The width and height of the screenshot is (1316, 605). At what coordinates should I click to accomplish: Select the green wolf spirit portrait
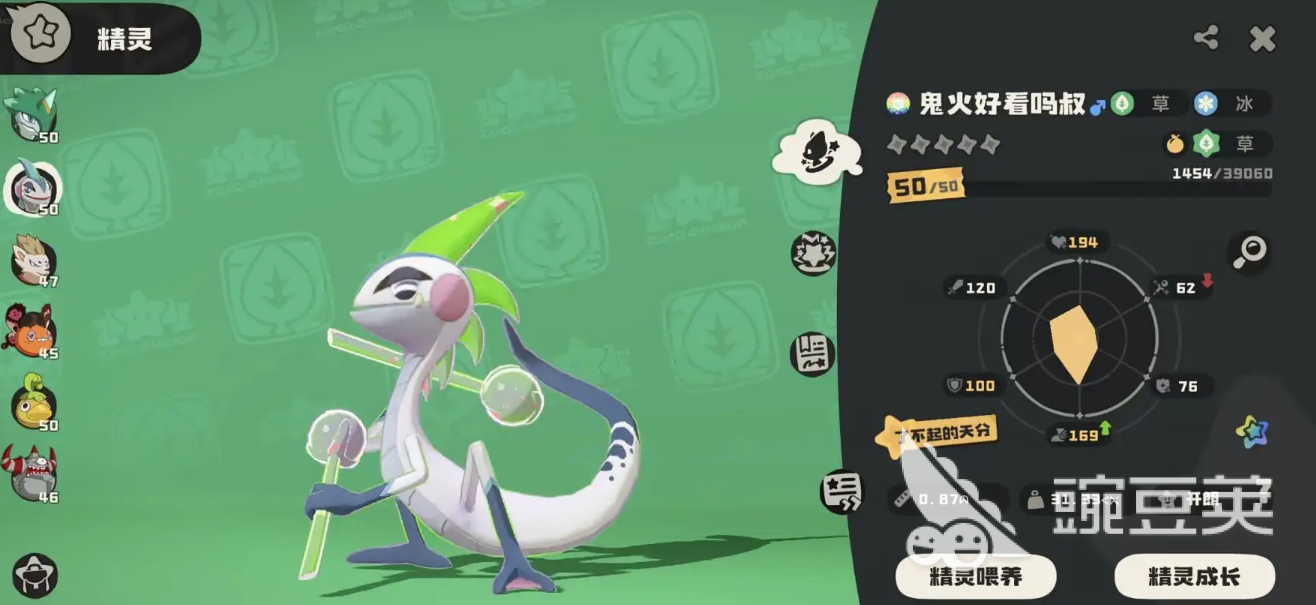coord(33,113)
